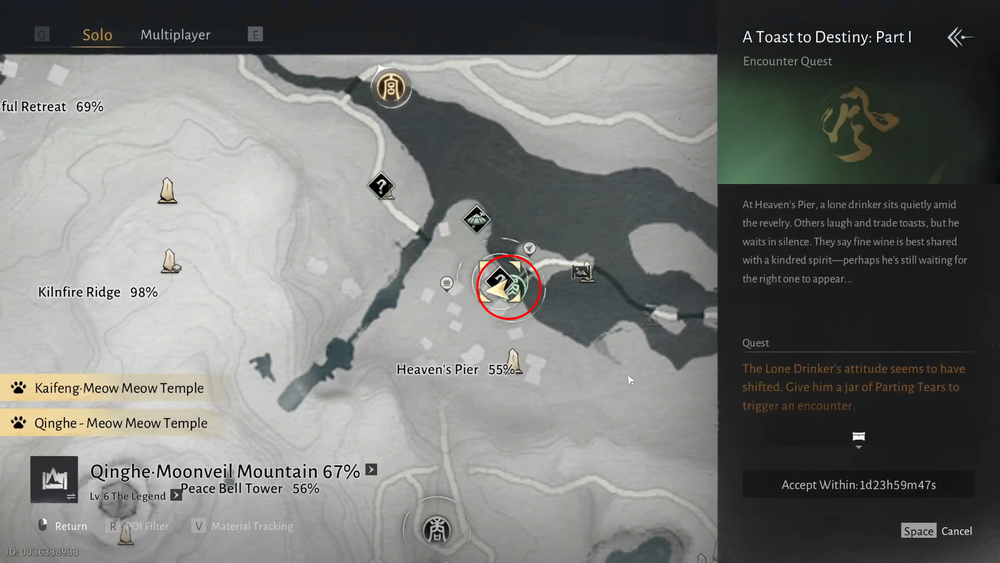
Task: Select the green diamond marker above the pier
Action: (x=477, y=218)
